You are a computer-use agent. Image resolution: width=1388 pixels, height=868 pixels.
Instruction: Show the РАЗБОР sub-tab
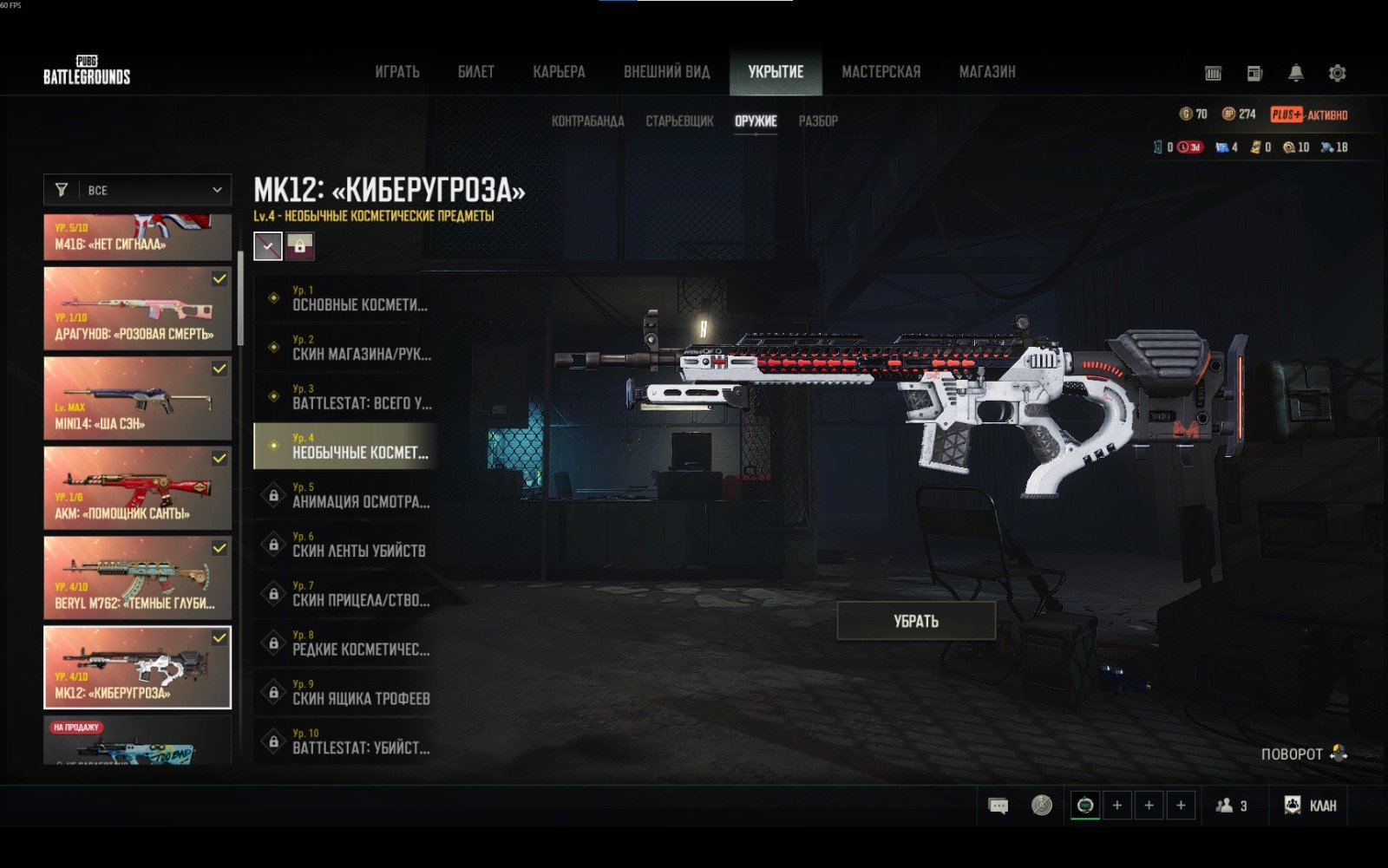click(818, 121)
